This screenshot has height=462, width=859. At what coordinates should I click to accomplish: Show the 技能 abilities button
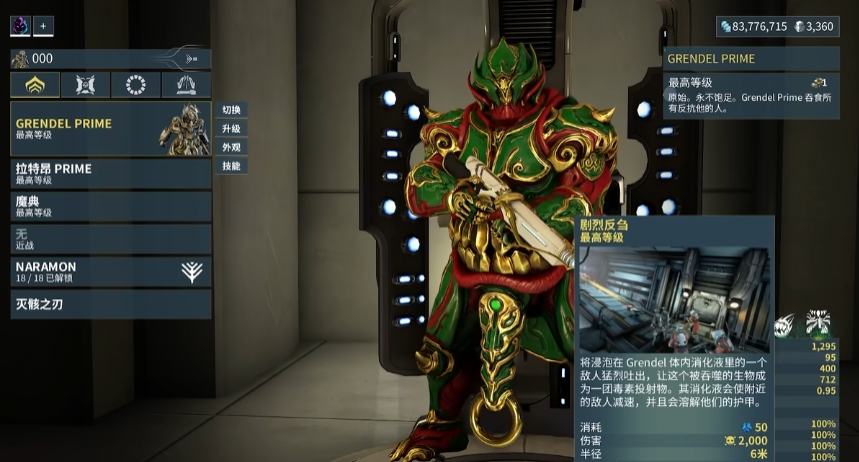(231, 166)
